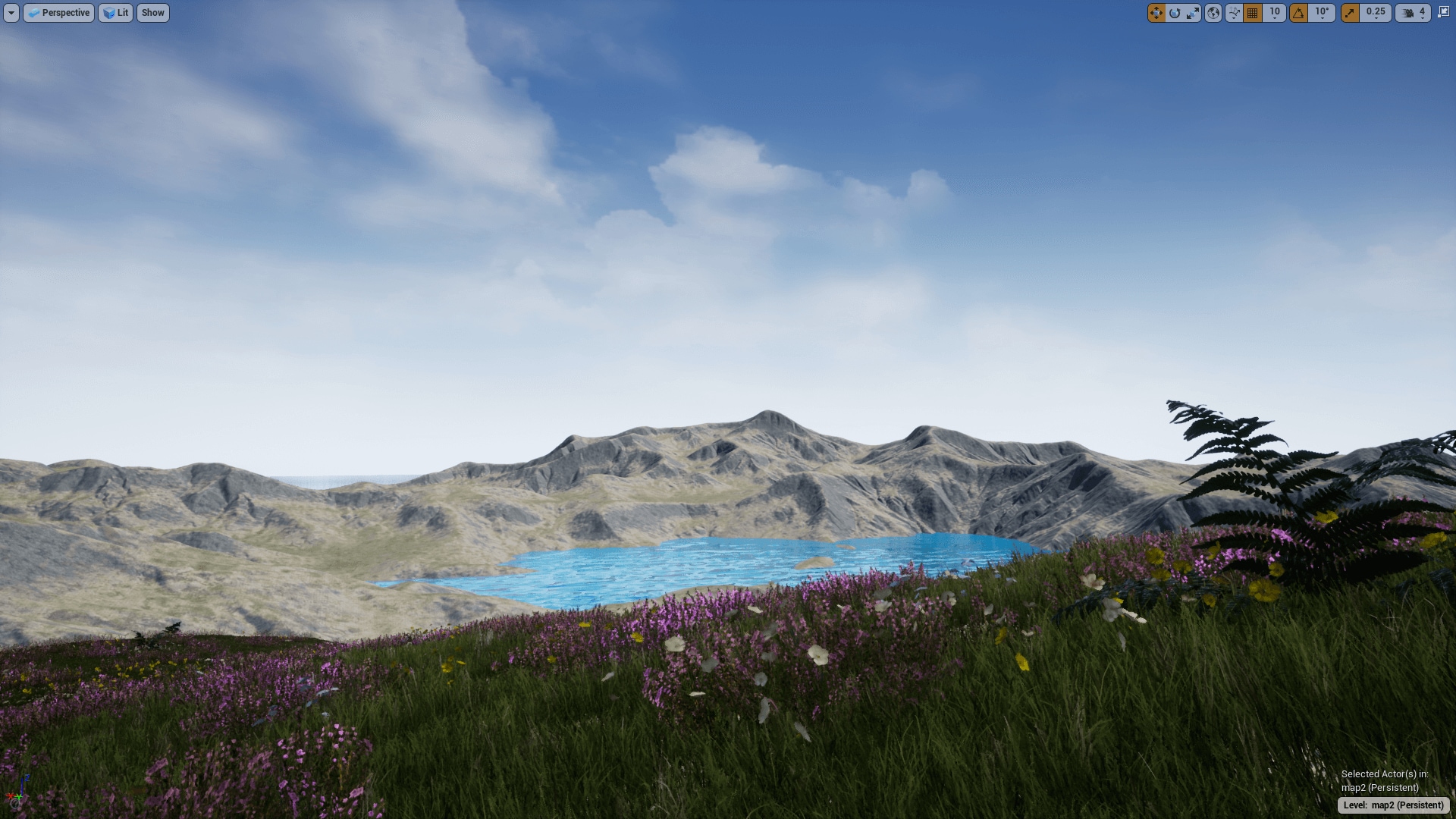
Task: Open the Show flags menu
Action: [x=152, y=13]
